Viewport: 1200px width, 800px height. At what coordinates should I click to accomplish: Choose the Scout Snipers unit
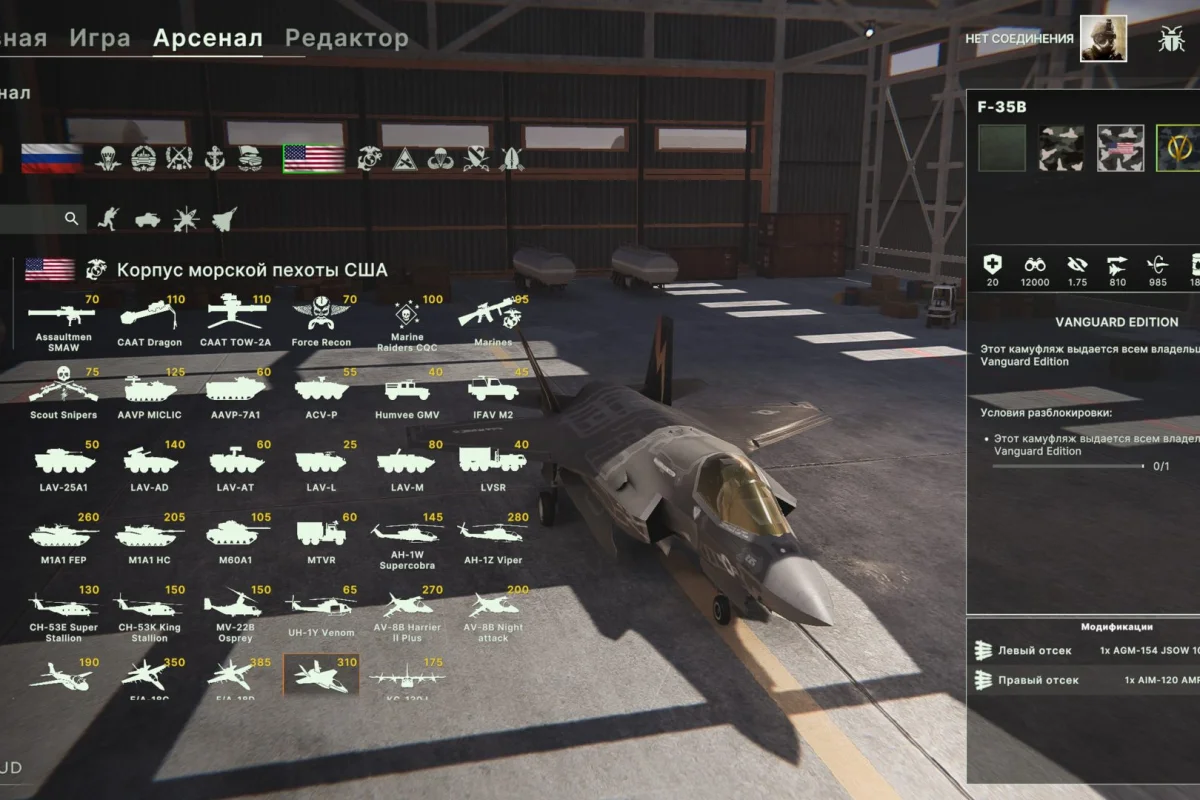tap(63, 396)
